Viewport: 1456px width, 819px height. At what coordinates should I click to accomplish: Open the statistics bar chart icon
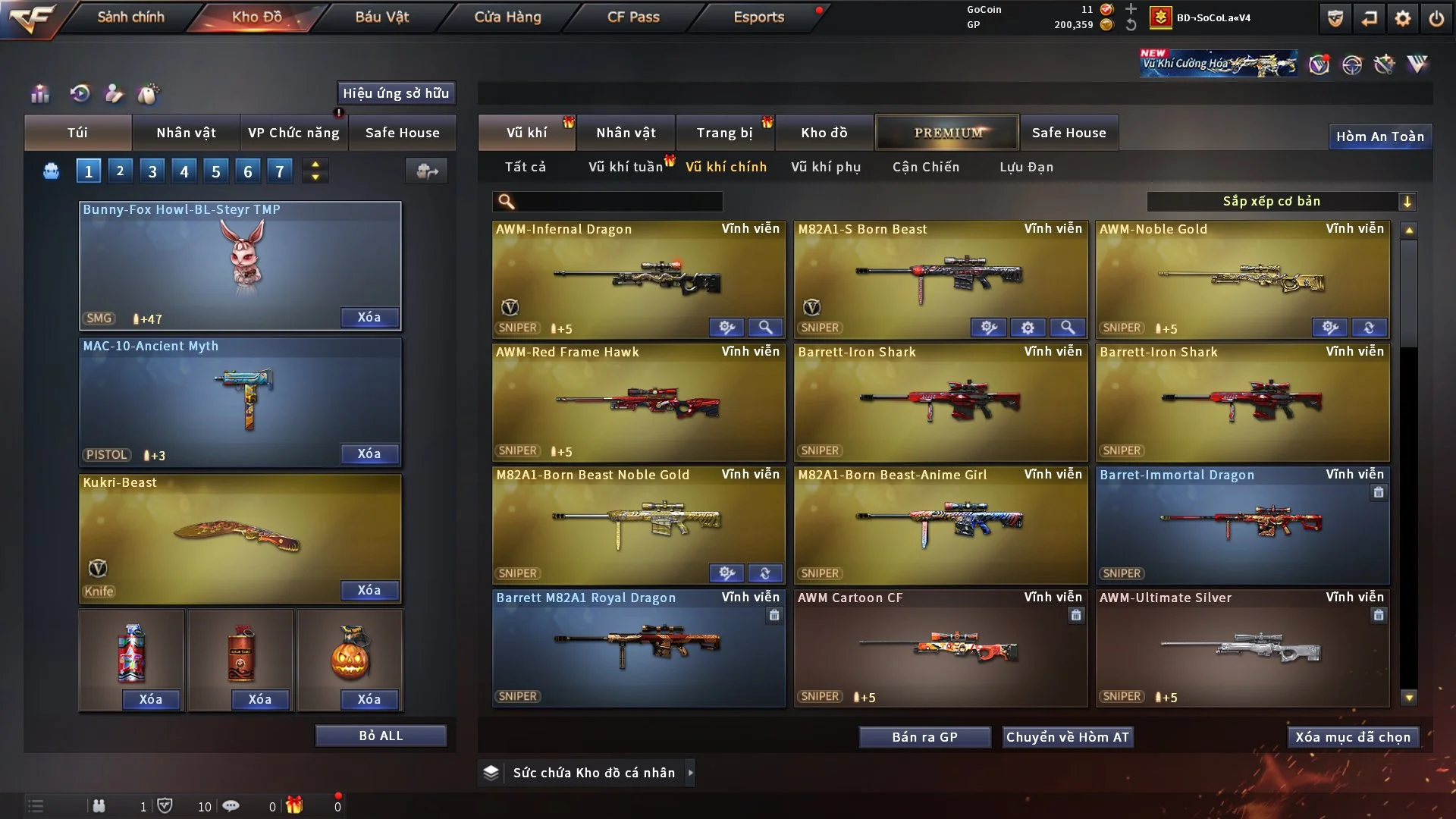pyautogui.click(x=39, y=94)
